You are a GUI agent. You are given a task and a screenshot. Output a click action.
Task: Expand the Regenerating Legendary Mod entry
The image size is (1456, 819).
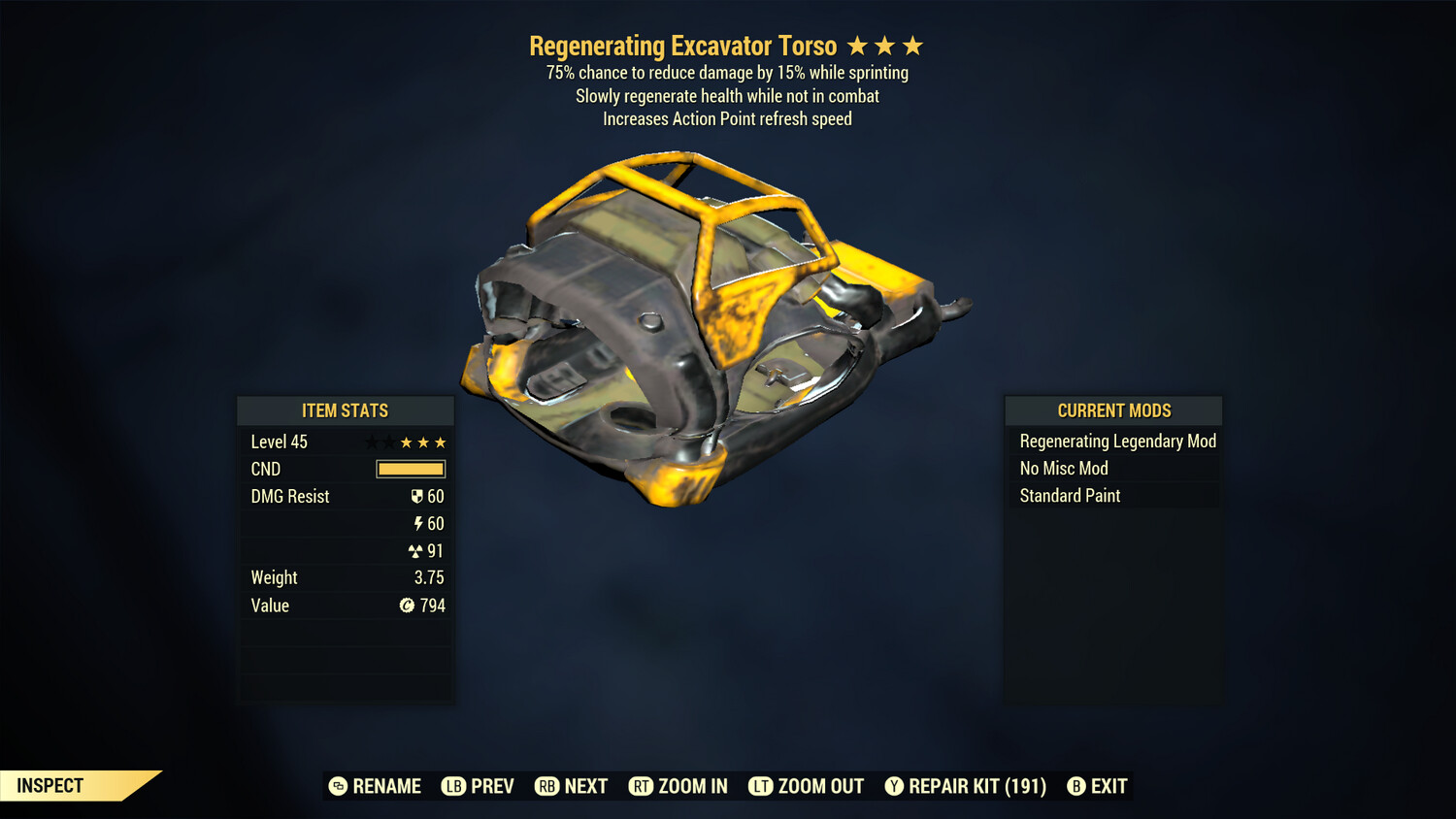[x=1117, y=441]
